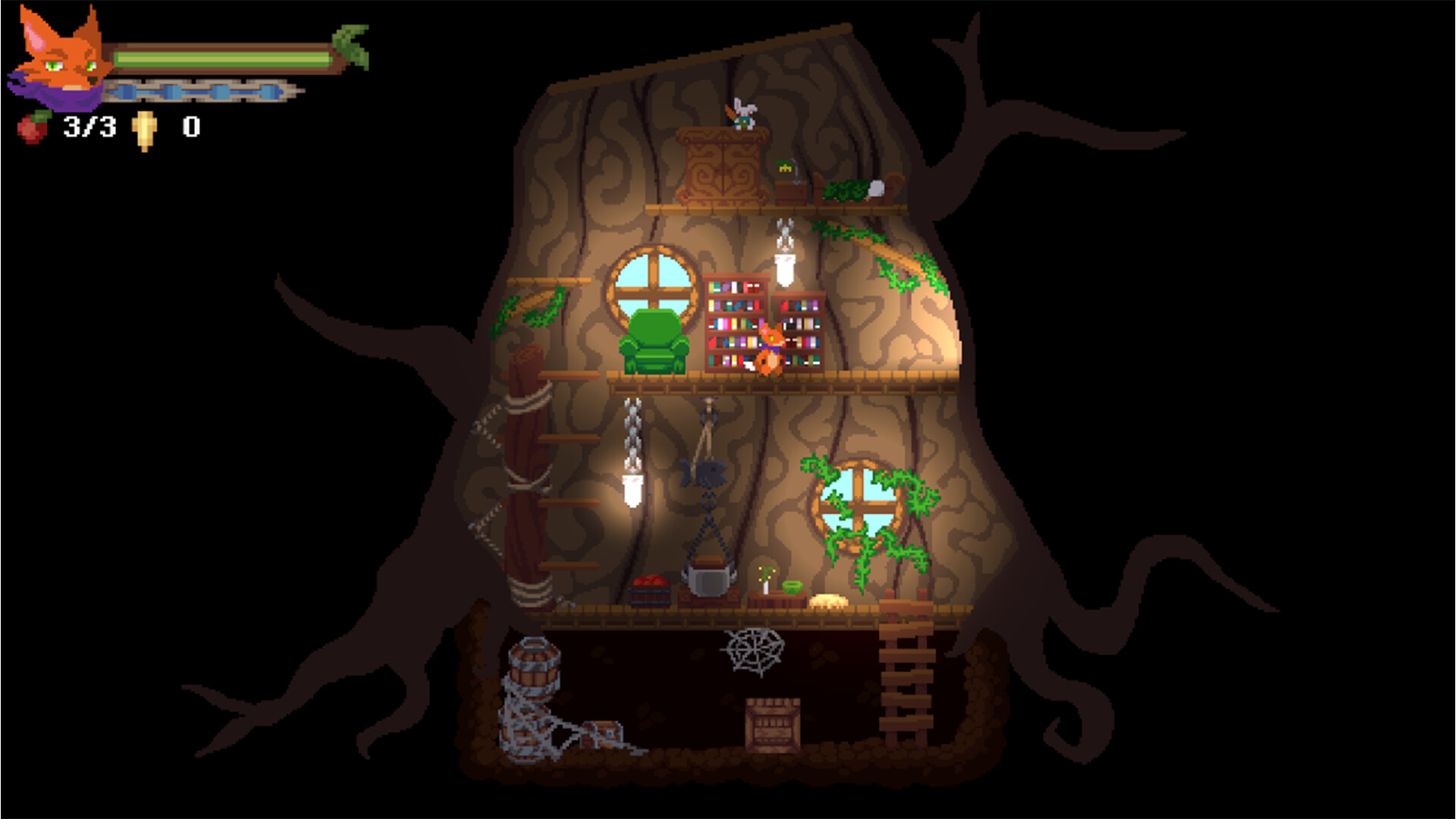Open the wooden crate near the ladder
Viewport: 1456px width, 819px height.
(x=771, y=726)
